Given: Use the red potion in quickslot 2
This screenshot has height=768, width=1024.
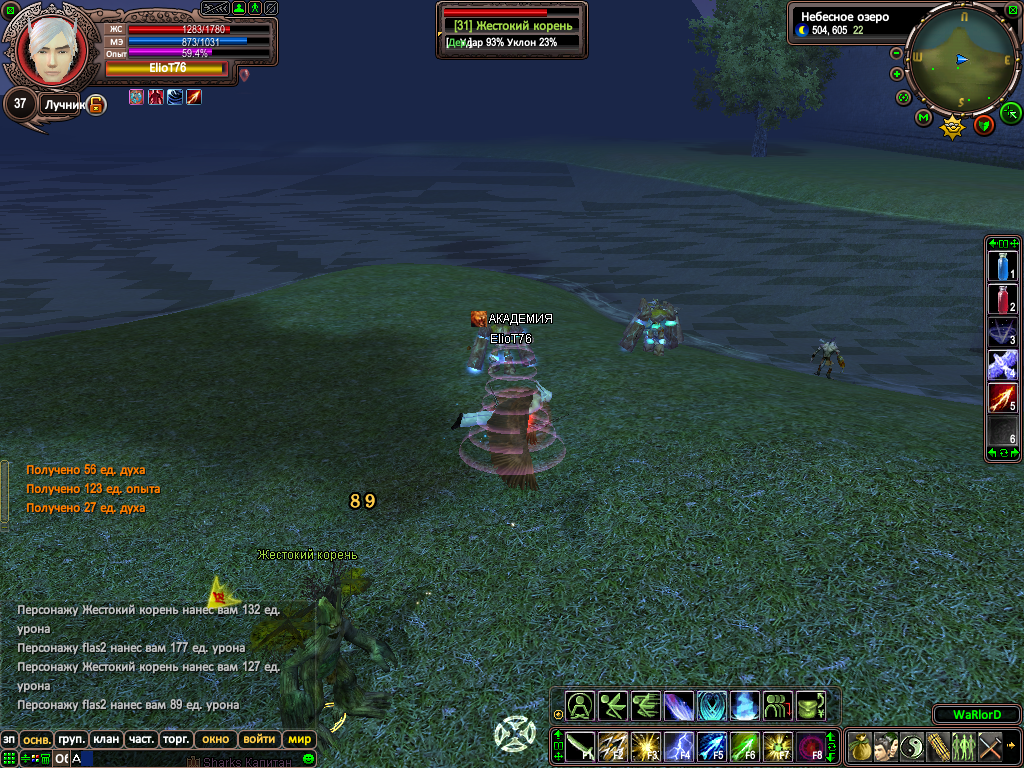Looking at the screenshot, I should point(1002,300).
